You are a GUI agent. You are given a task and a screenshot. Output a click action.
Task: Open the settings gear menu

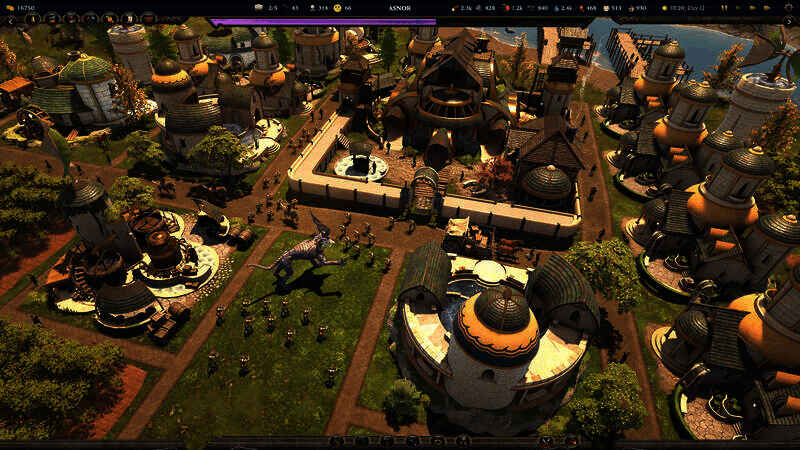[789, 8]
